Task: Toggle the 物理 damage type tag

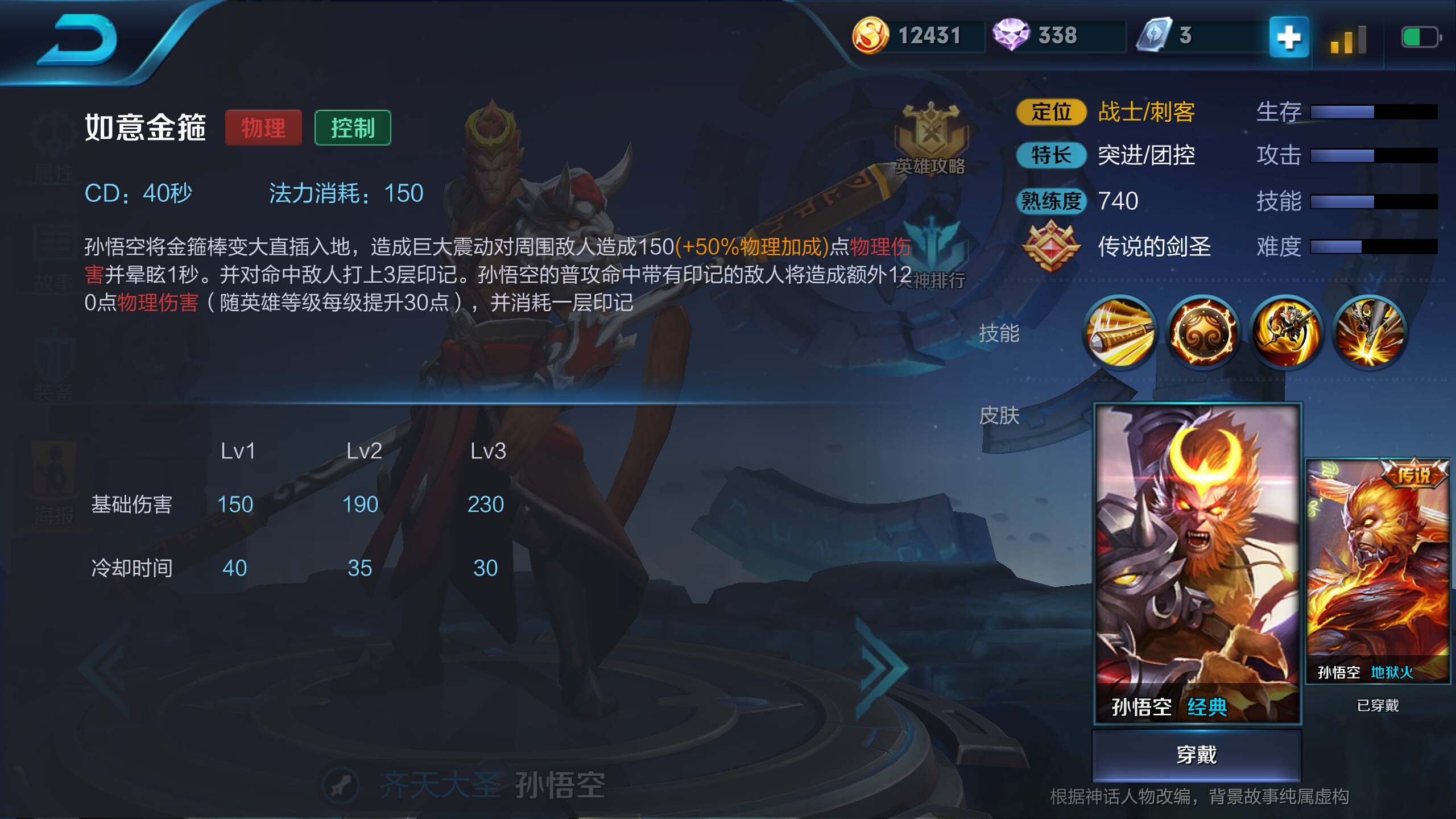Action: [x=263, y=128]
